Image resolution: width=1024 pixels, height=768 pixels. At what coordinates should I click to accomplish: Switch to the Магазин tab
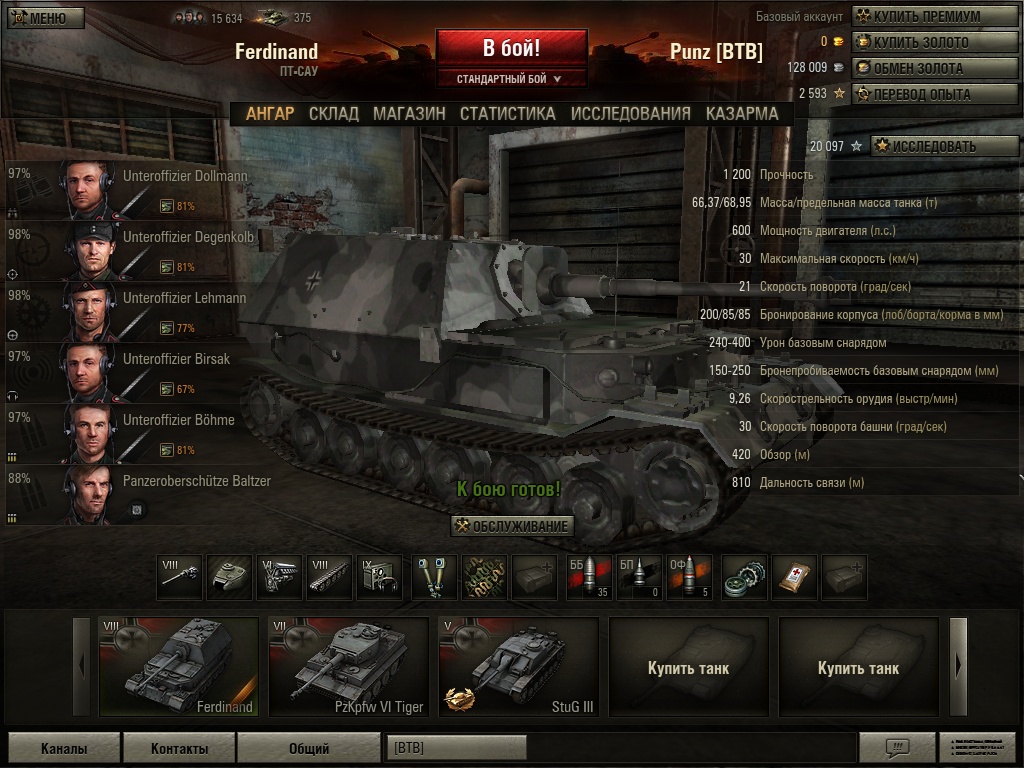click(x=409, y=113)
